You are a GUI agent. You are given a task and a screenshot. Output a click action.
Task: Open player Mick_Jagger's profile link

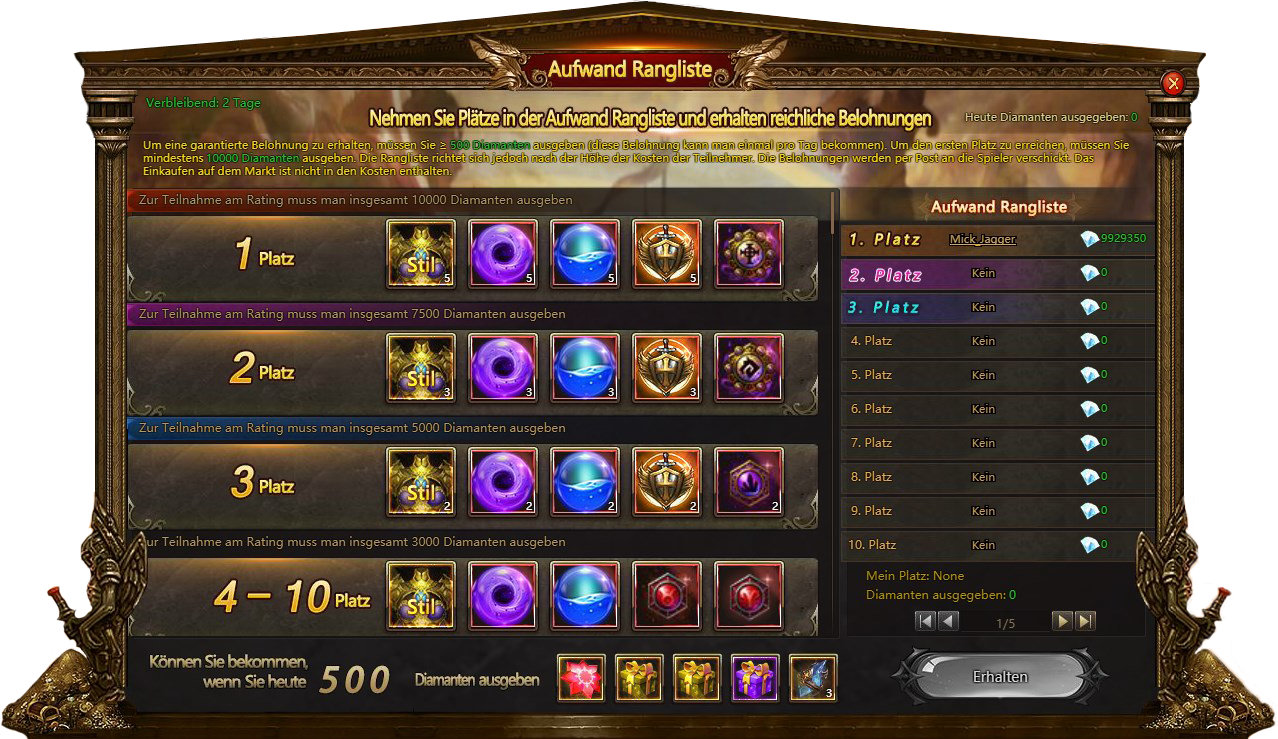983,239
